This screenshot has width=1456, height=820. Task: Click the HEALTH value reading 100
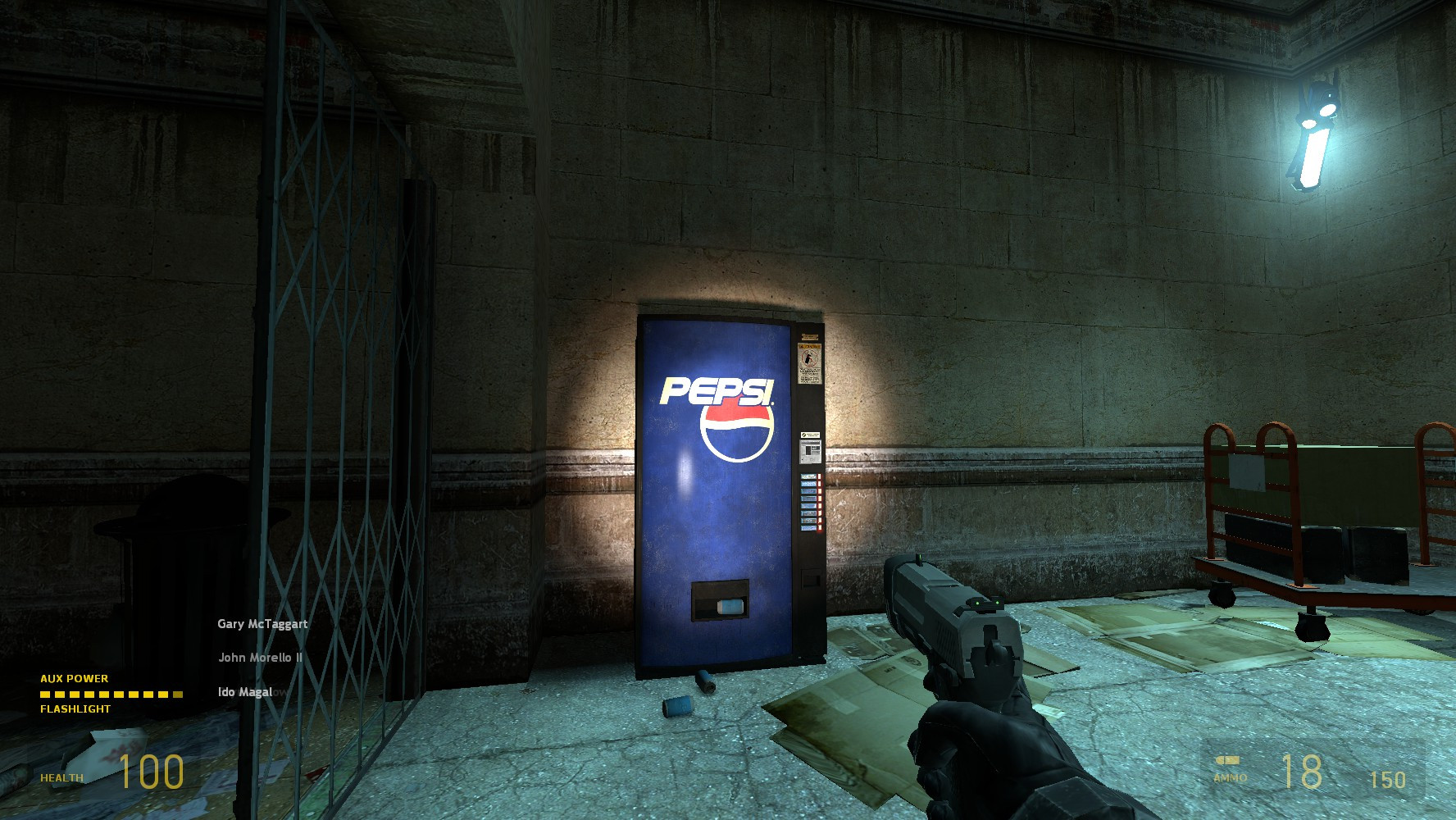tap(152, 771)
